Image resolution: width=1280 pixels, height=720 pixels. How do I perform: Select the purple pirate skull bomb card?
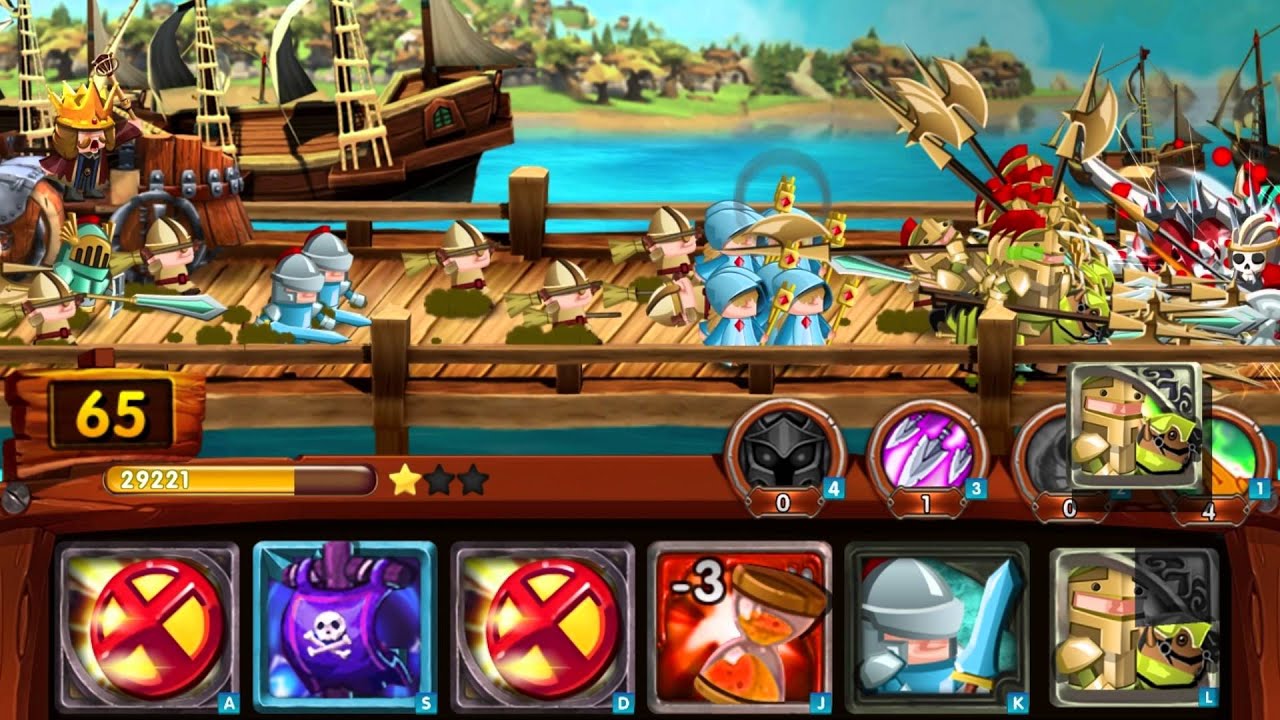(x=344, y=626)
